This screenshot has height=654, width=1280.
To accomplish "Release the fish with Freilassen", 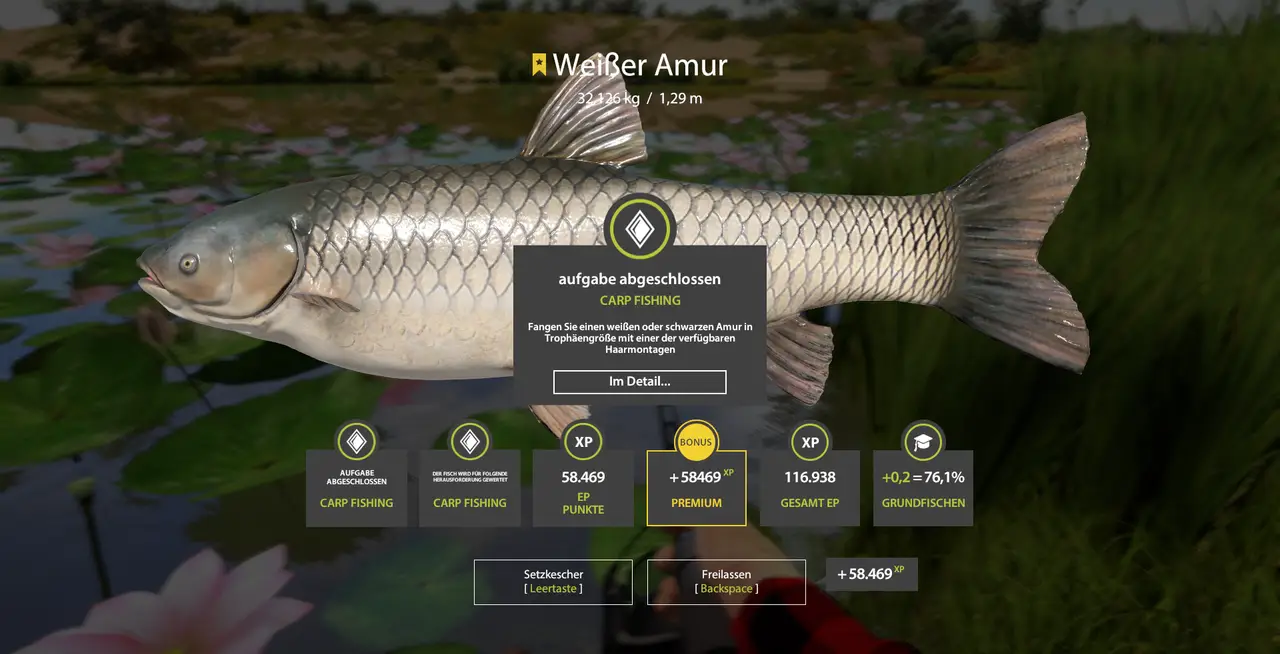I will click(726, 582).
